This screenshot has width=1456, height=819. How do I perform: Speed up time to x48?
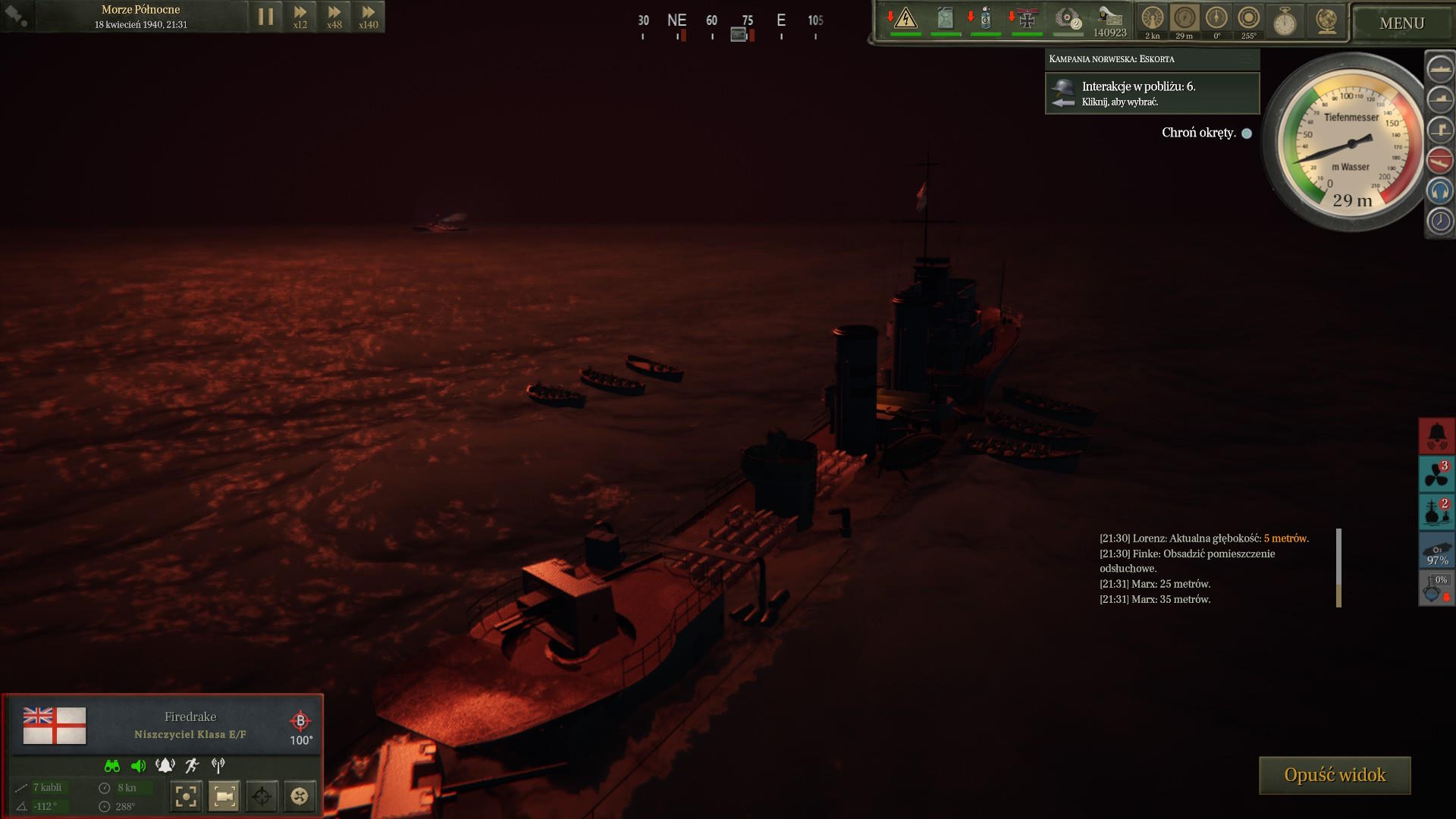pyautogui.click(x=334, y=17)
